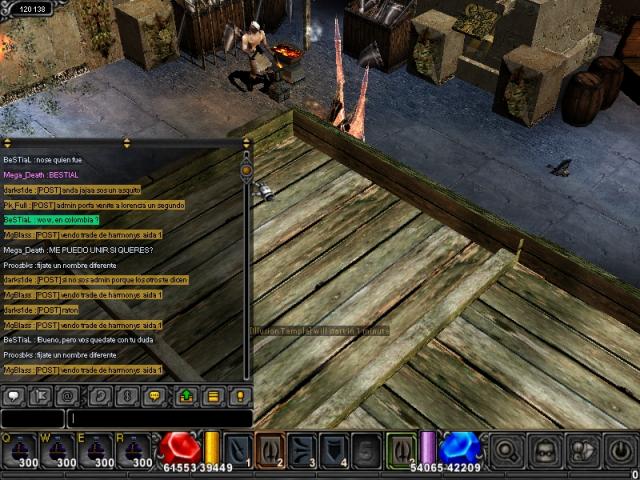Click the yellow stacked lines chat button

[212, 397]
